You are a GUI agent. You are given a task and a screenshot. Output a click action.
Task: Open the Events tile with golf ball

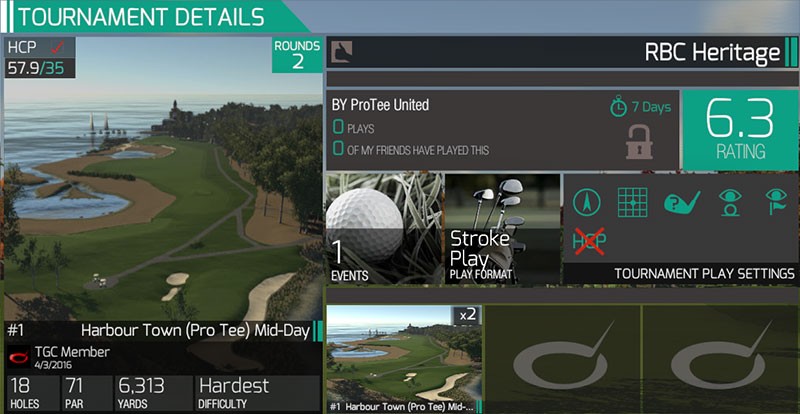(x=385, y=229)
